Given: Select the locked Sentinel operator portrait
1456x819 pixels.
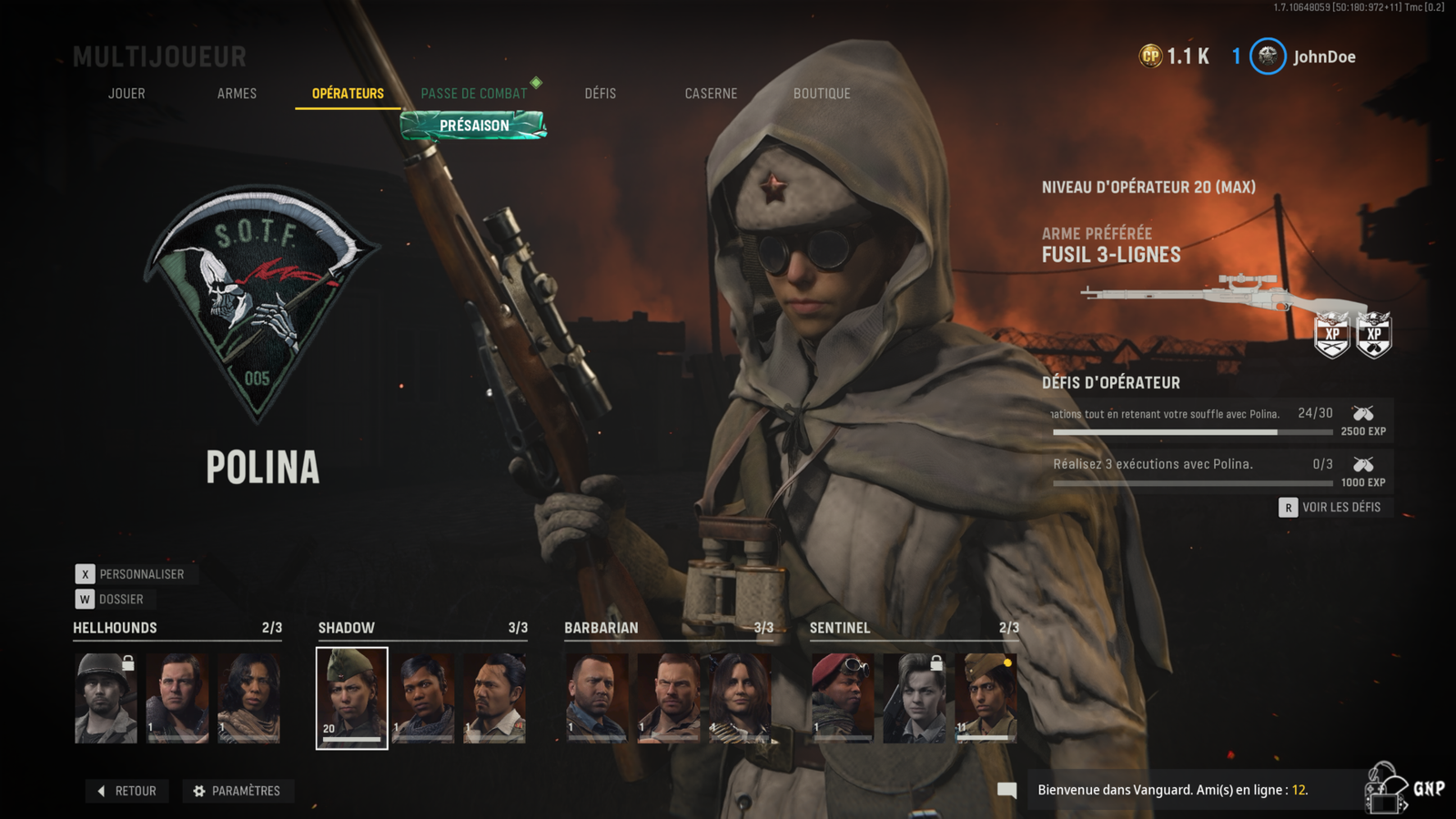Looking at the screenshot, I should pyautogui.click(x=914, y=698).
